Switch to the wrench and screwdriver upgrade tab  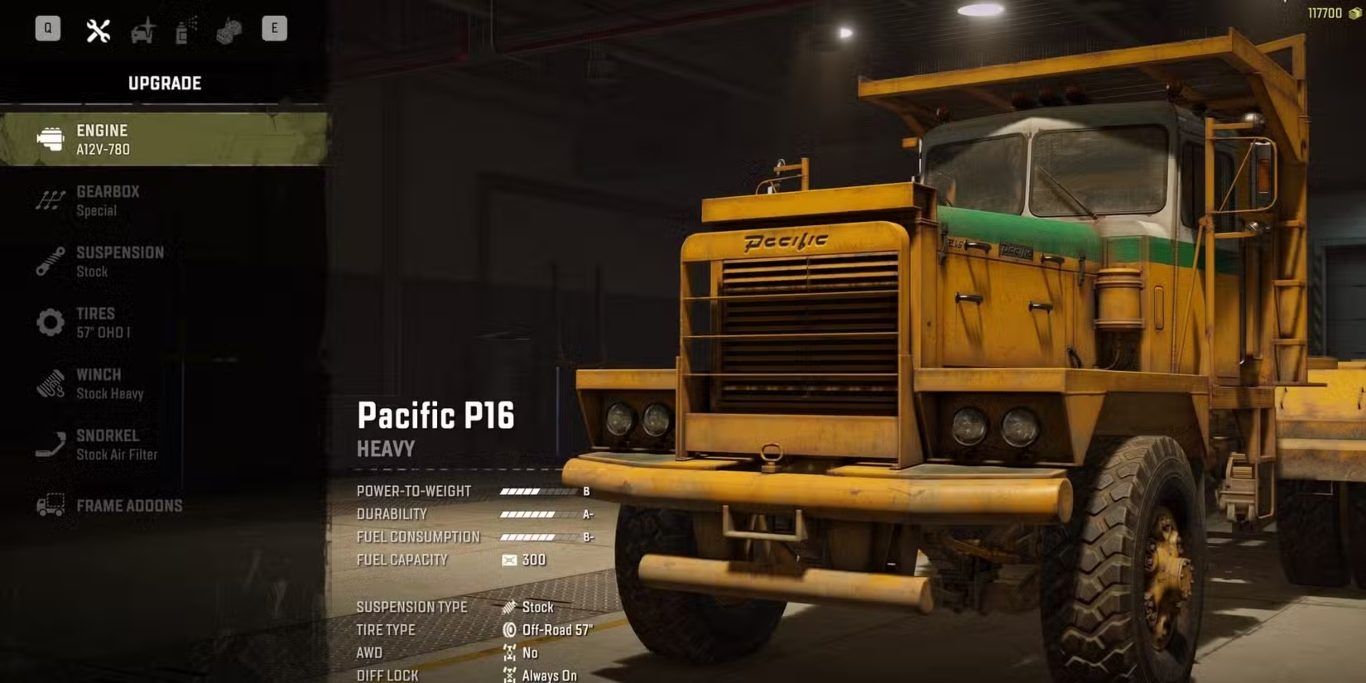[98, 30]
